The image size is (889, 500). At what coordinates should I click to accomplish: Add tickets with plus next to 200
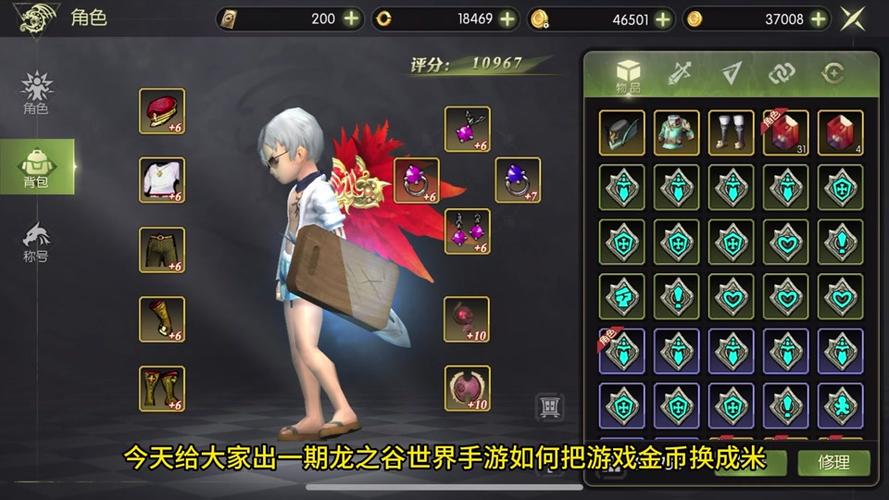pos(351,18)
